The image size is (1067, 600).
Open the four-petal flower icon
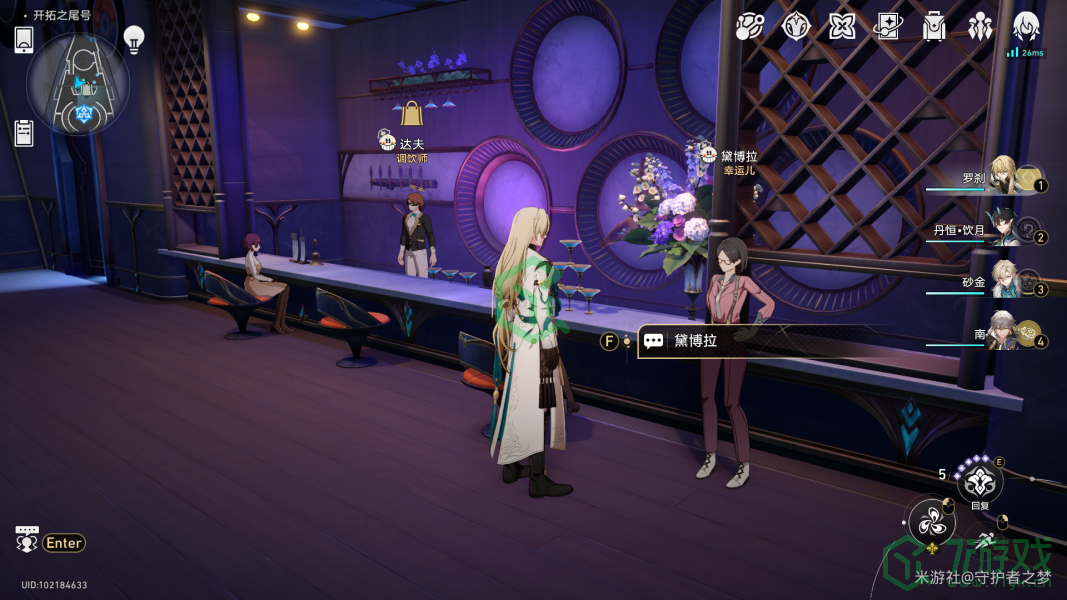pos(842,27)
